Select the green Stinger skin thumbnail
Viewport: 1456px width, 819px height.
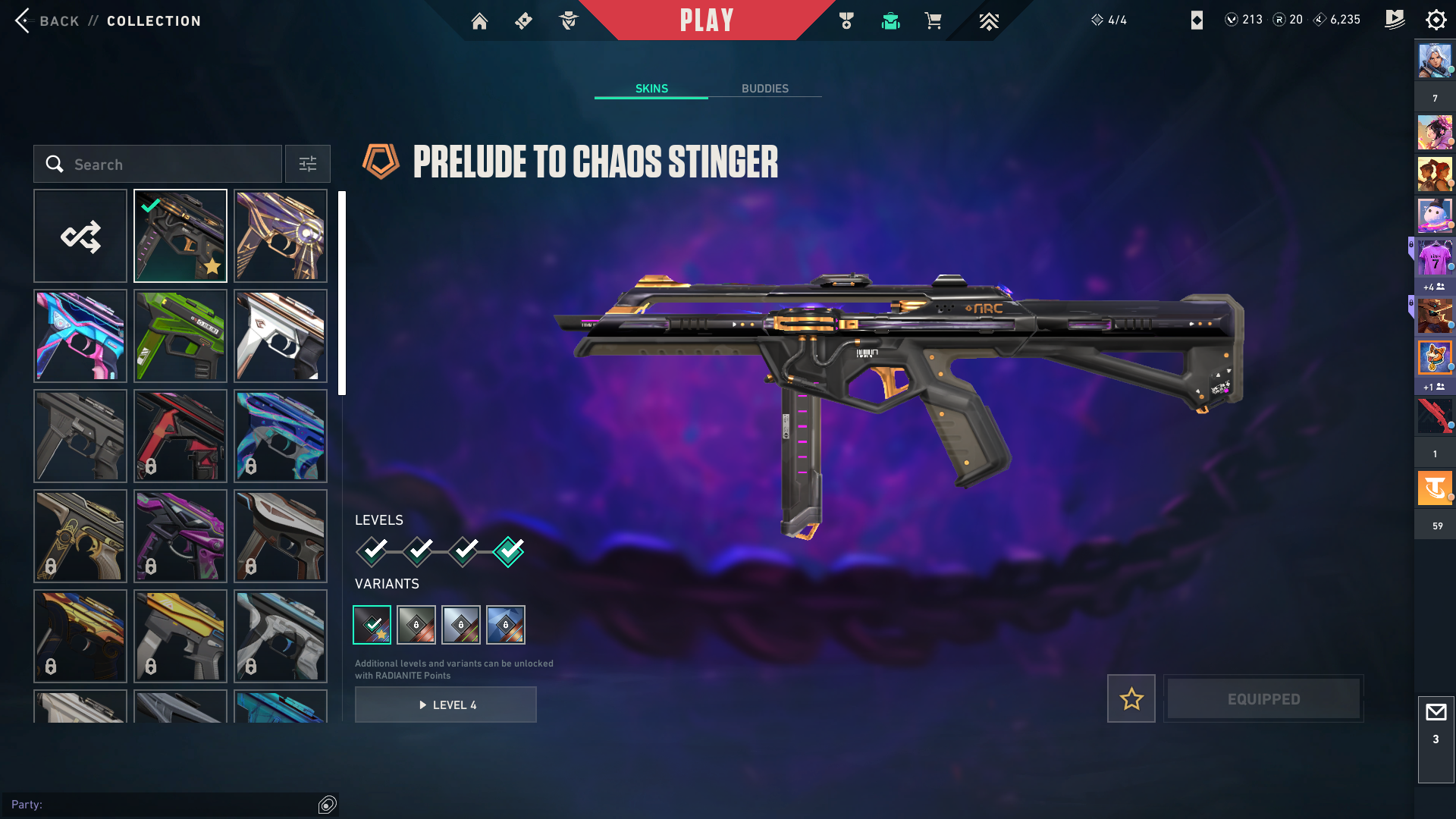(x=180, y=336)
